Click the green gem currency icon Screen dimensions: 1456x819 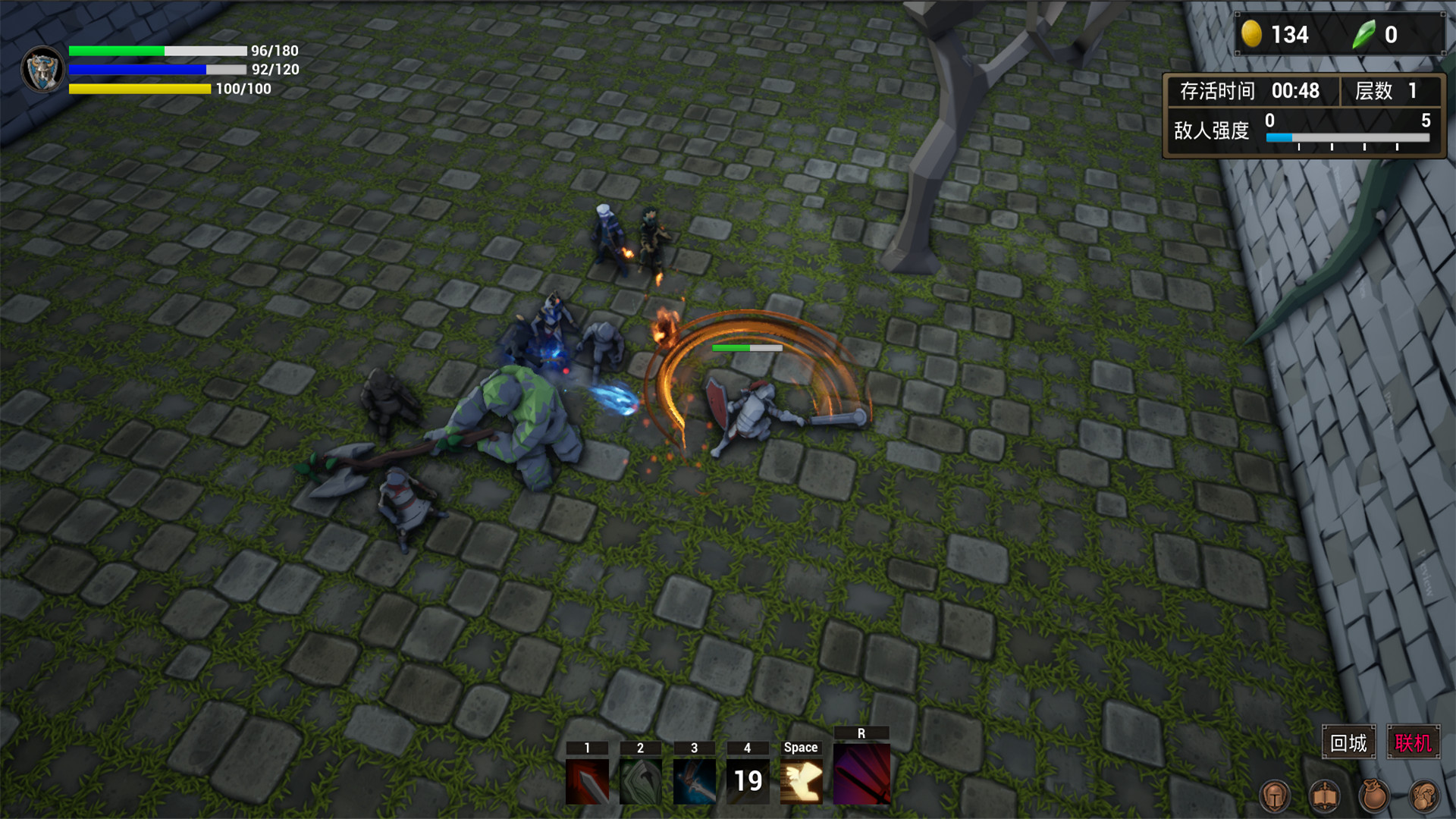[1363, 34]
